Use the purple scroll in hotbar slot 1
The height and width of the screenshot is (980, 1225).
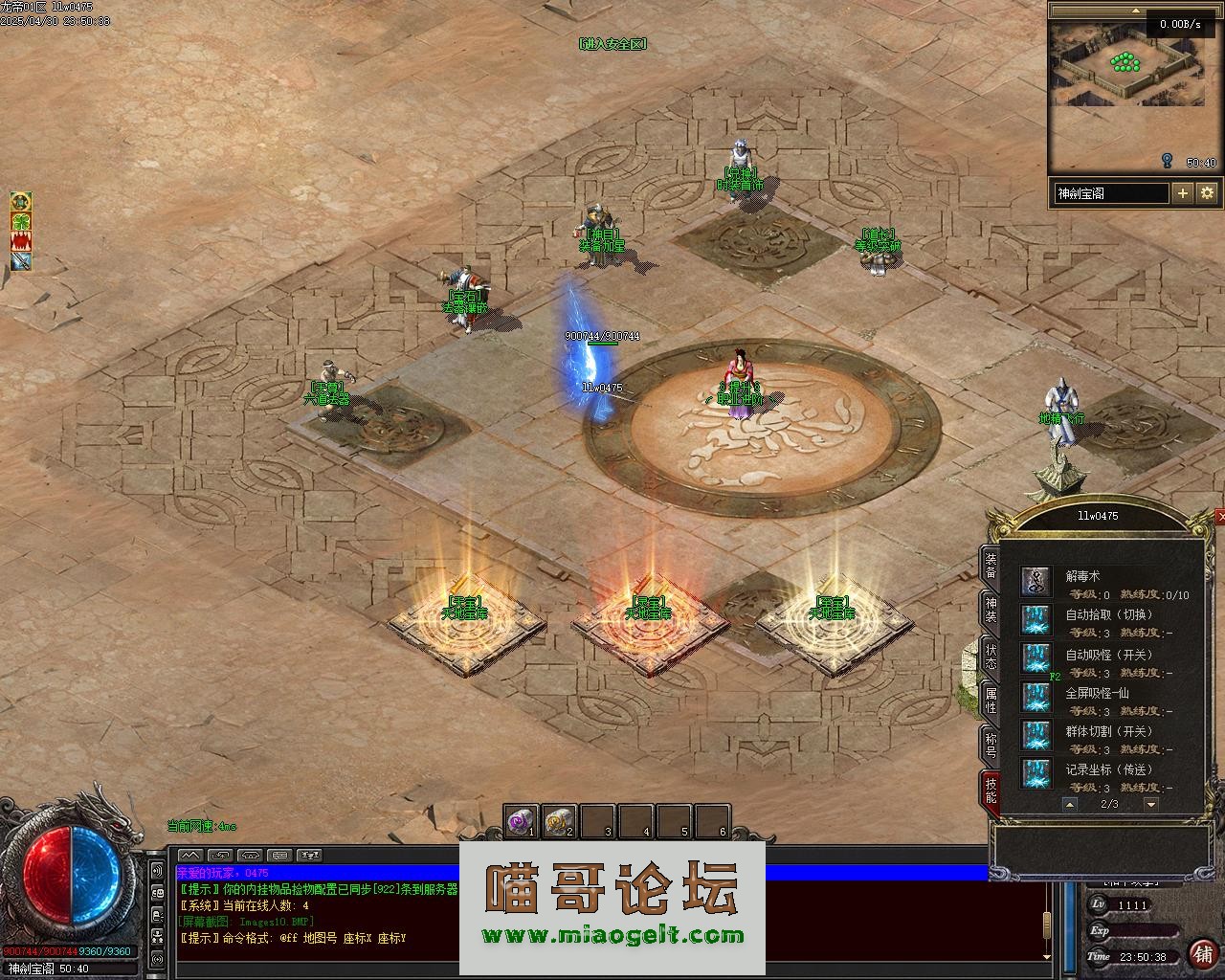click(x=521, y=821)
